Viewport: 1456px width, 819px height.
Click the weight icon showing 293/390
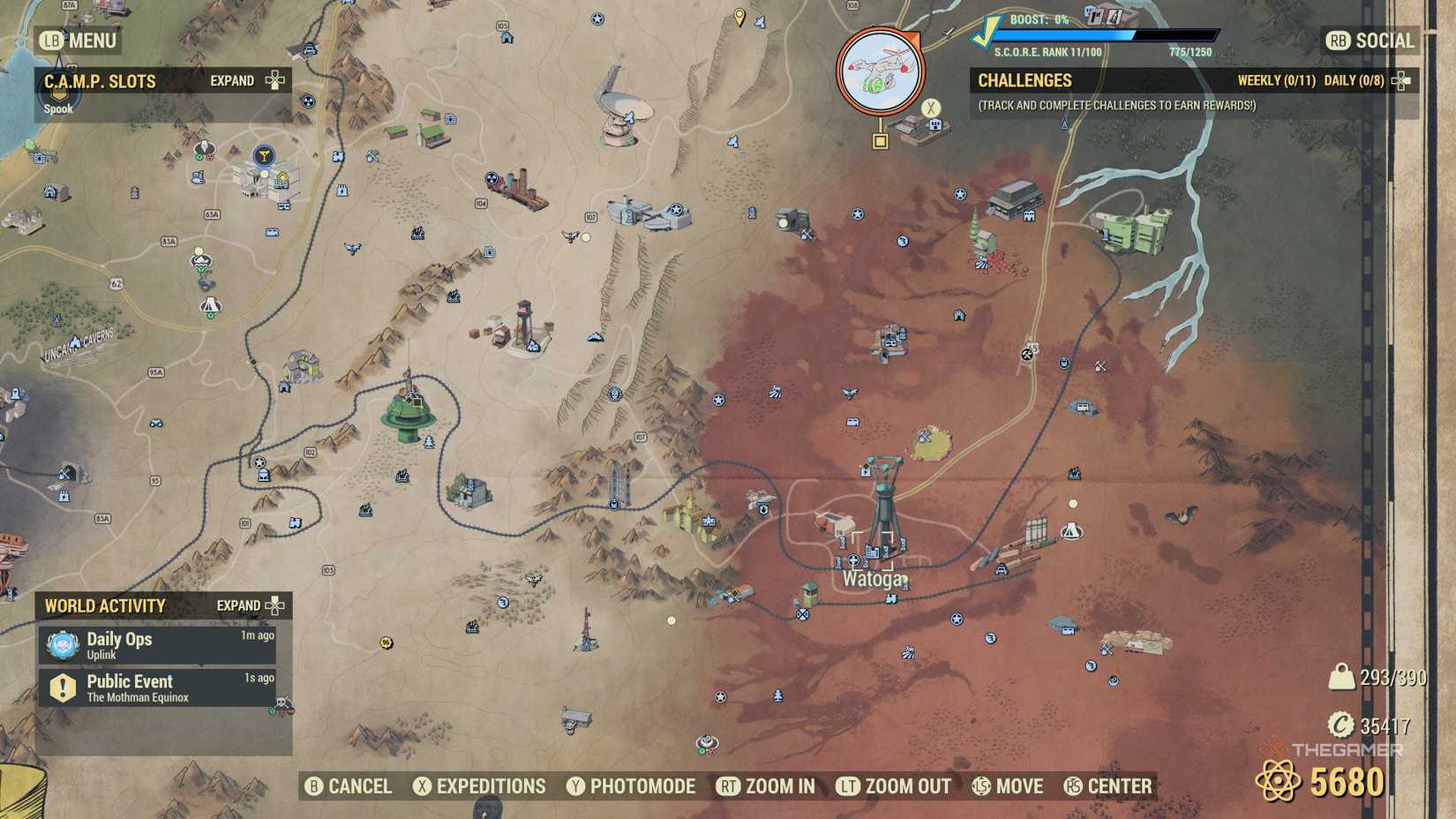(x=1342, y=675)
